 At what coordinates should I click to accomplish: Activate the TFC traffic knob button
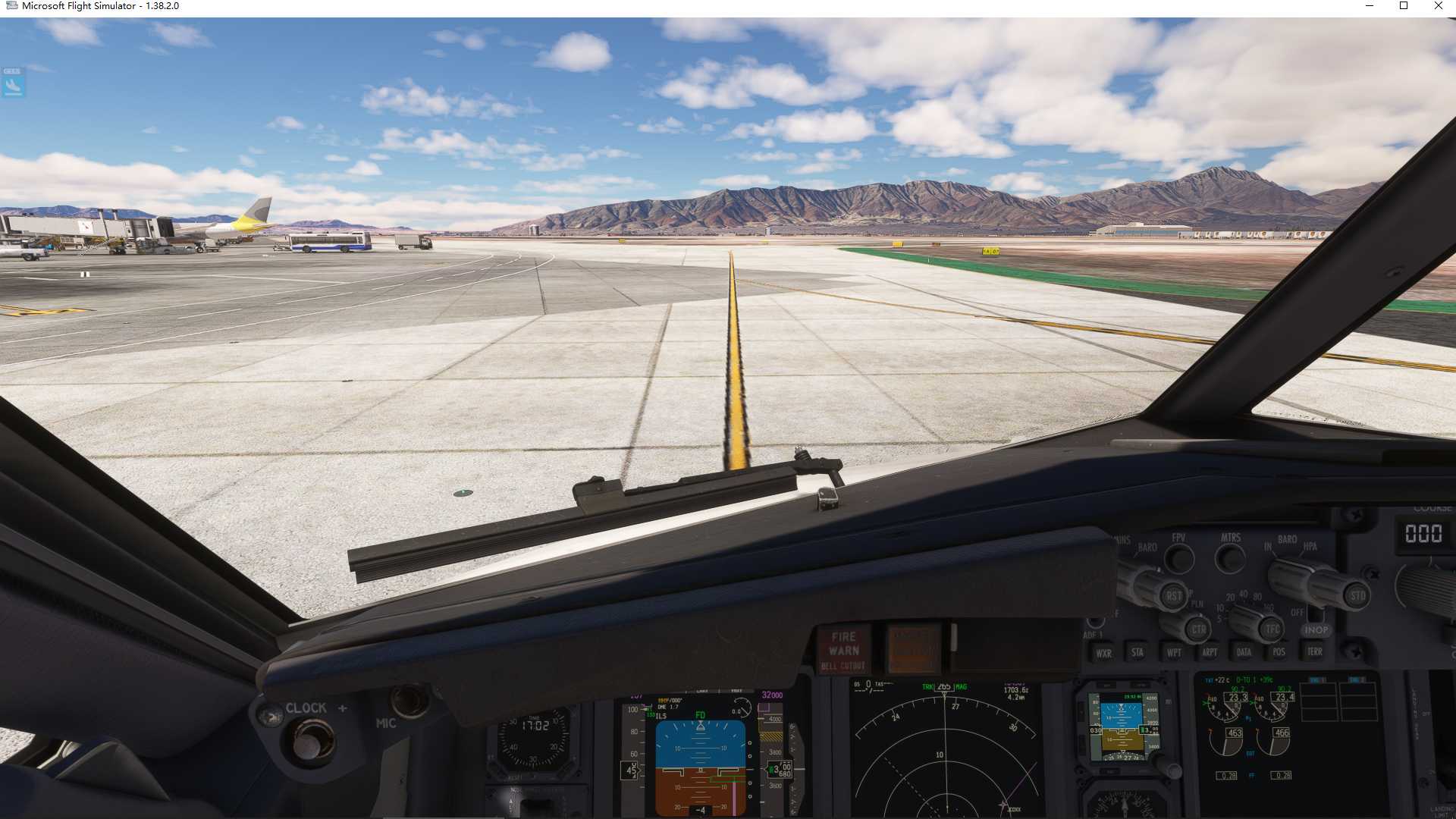click(1272, 629)
